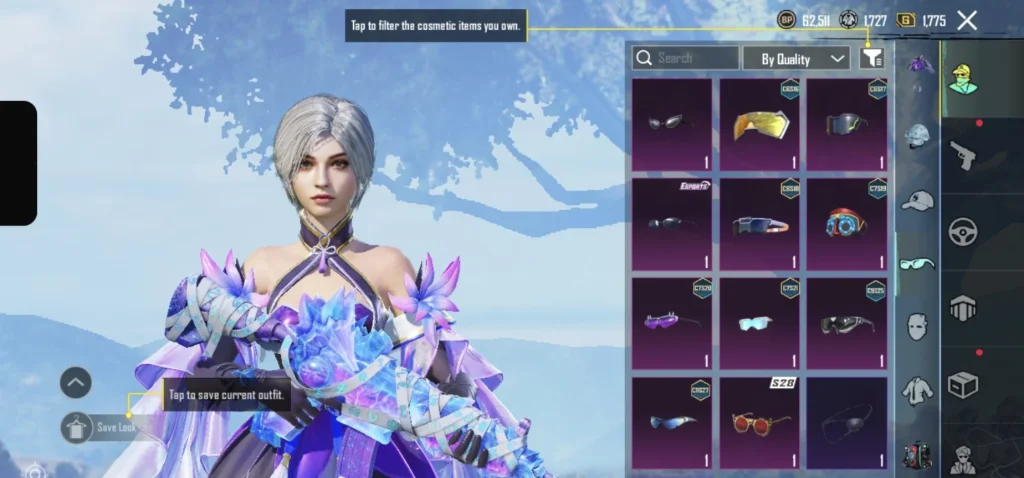Switch to the jacket clothing category
The image size is (1024, 478).
917,390
